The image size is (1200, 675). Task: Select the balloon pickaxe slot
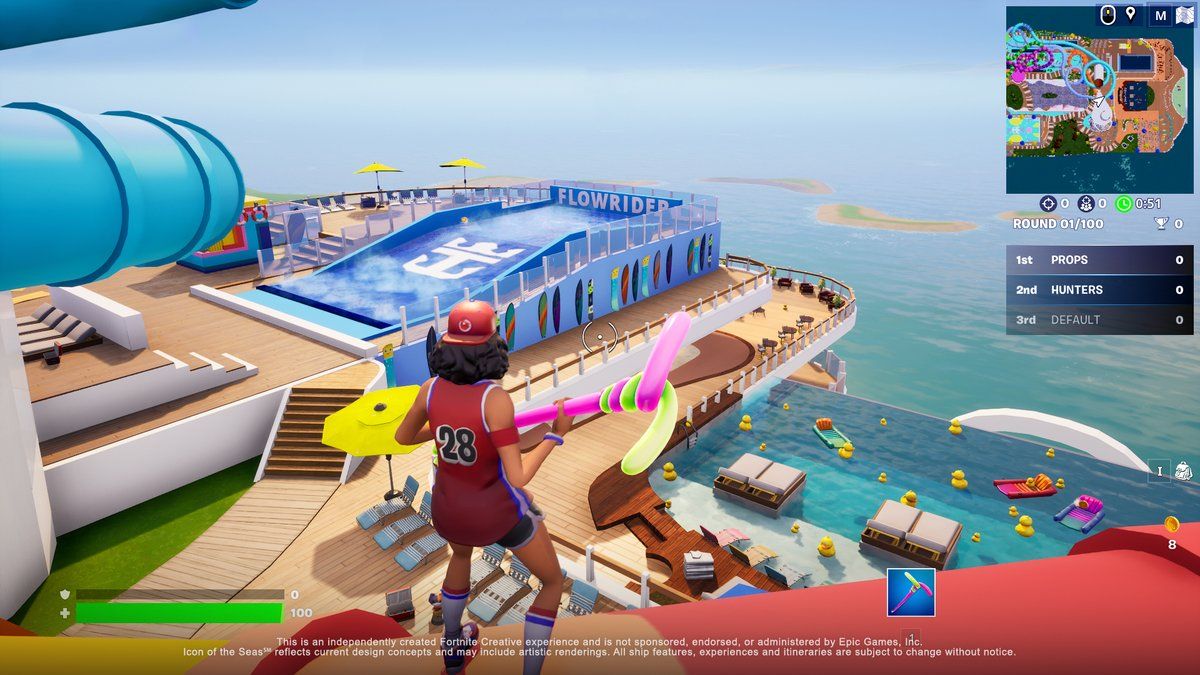[911, 592]
